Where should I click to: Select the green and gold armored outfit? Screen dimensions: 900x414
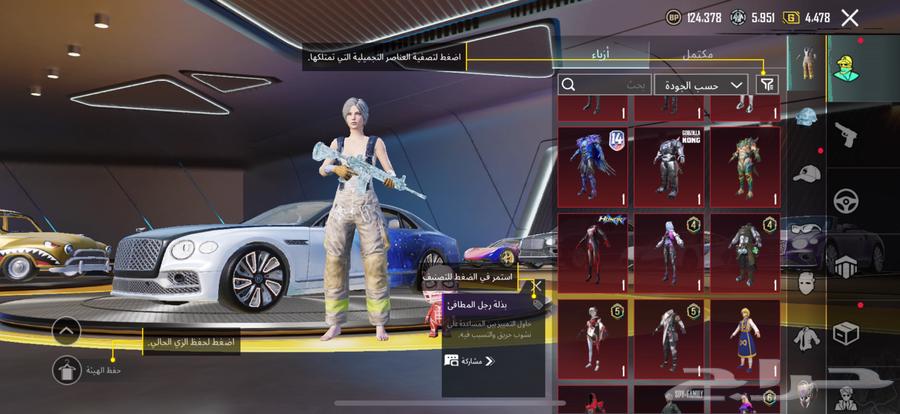[744, 164]
